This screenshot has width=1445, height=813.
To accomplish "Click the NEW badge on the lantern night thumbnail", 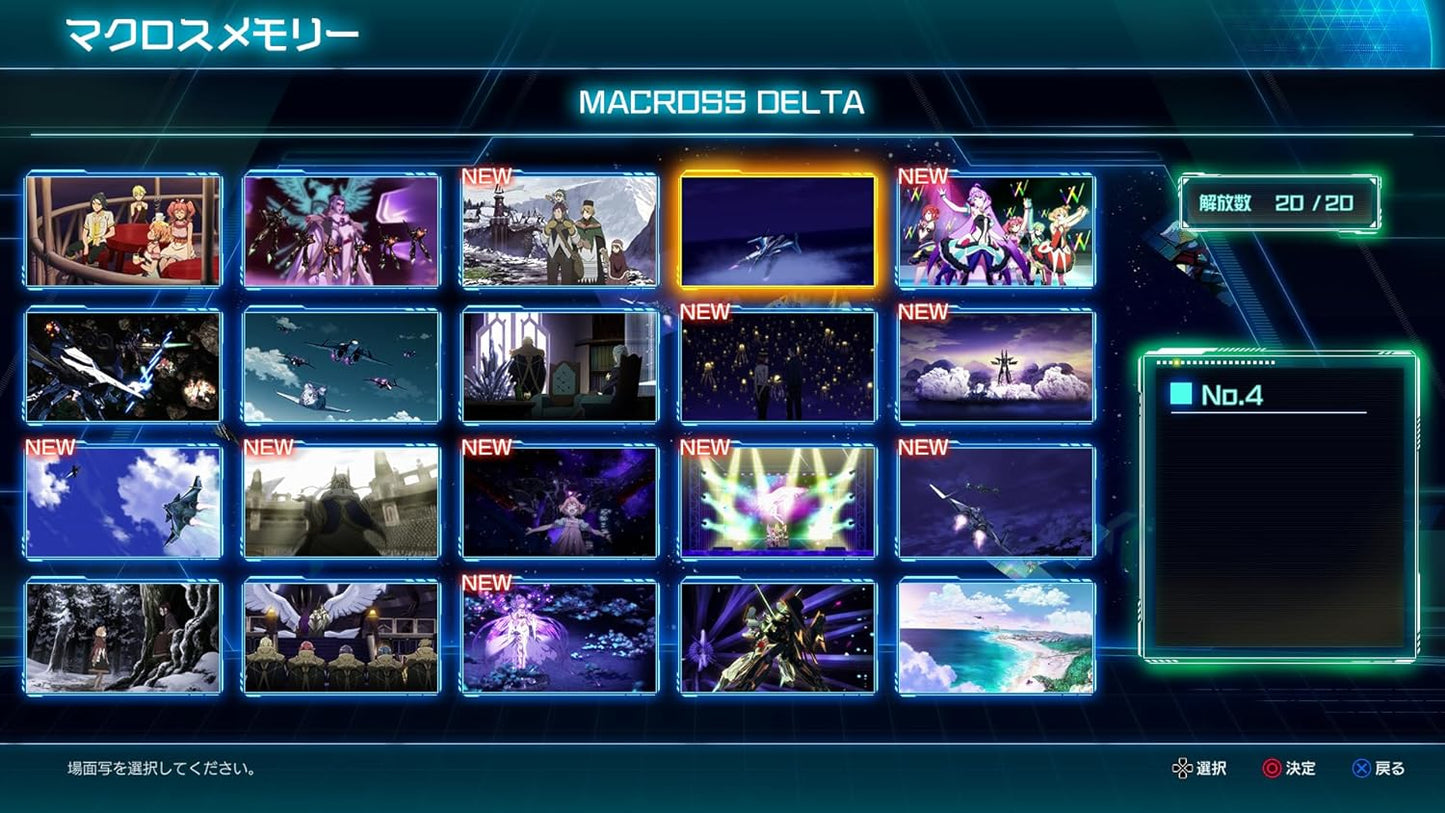I will tap(707, 312).
